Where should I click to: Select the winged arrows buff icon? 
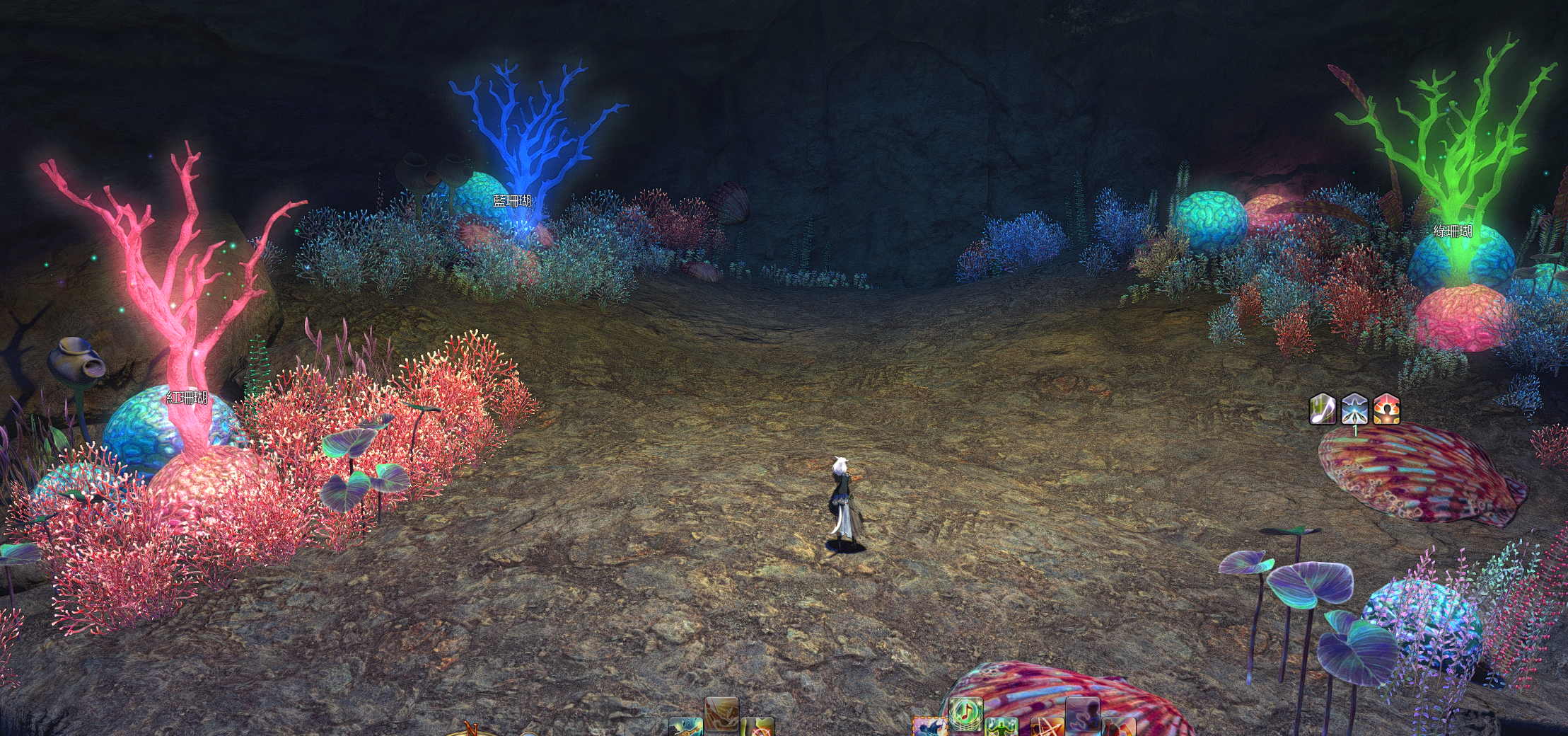1354,409
